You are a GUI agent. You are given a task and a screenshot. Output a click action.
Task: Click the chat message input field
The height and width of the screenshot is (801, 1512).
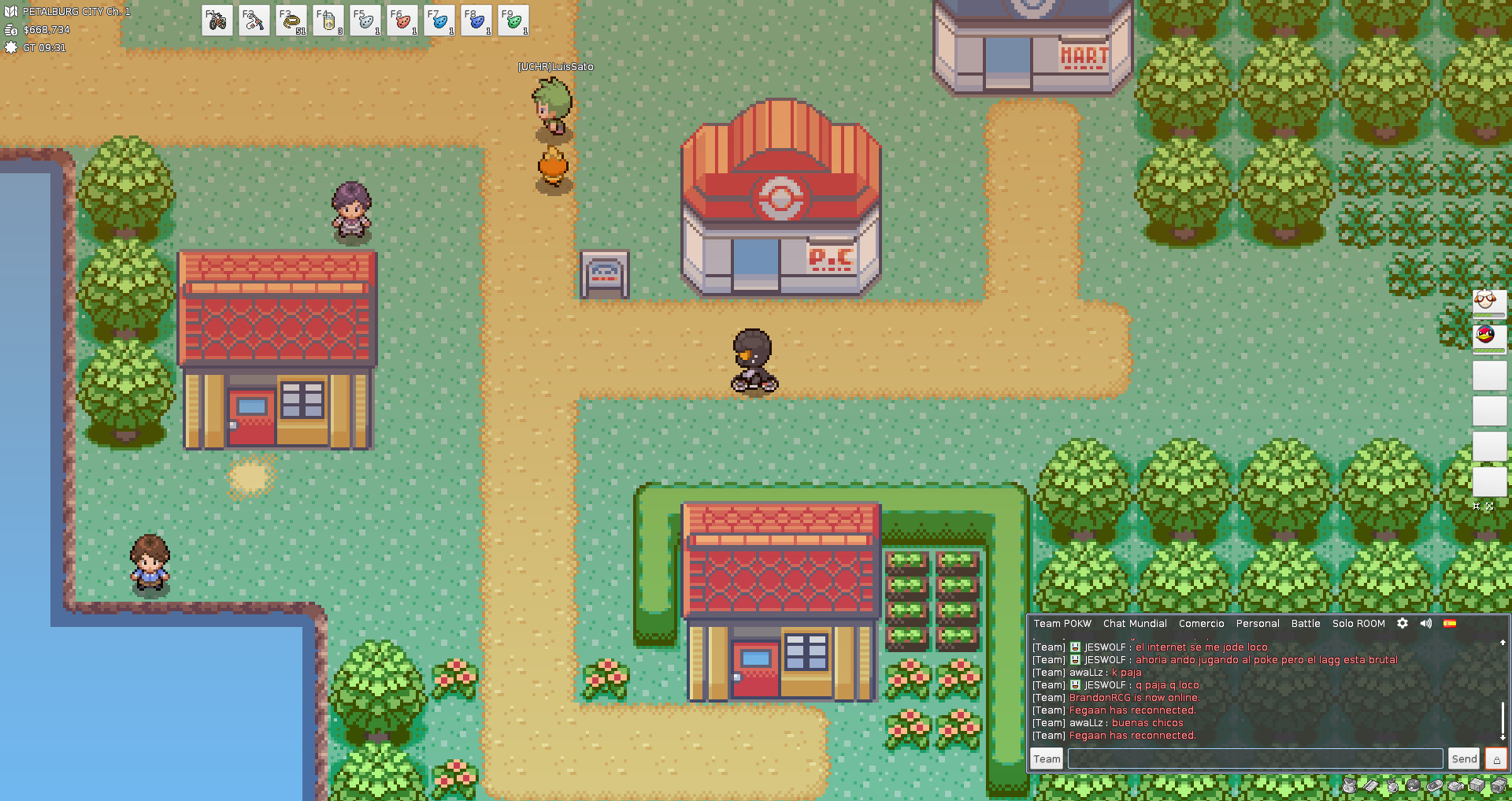pyautogui.click(x=1255, y=758)
